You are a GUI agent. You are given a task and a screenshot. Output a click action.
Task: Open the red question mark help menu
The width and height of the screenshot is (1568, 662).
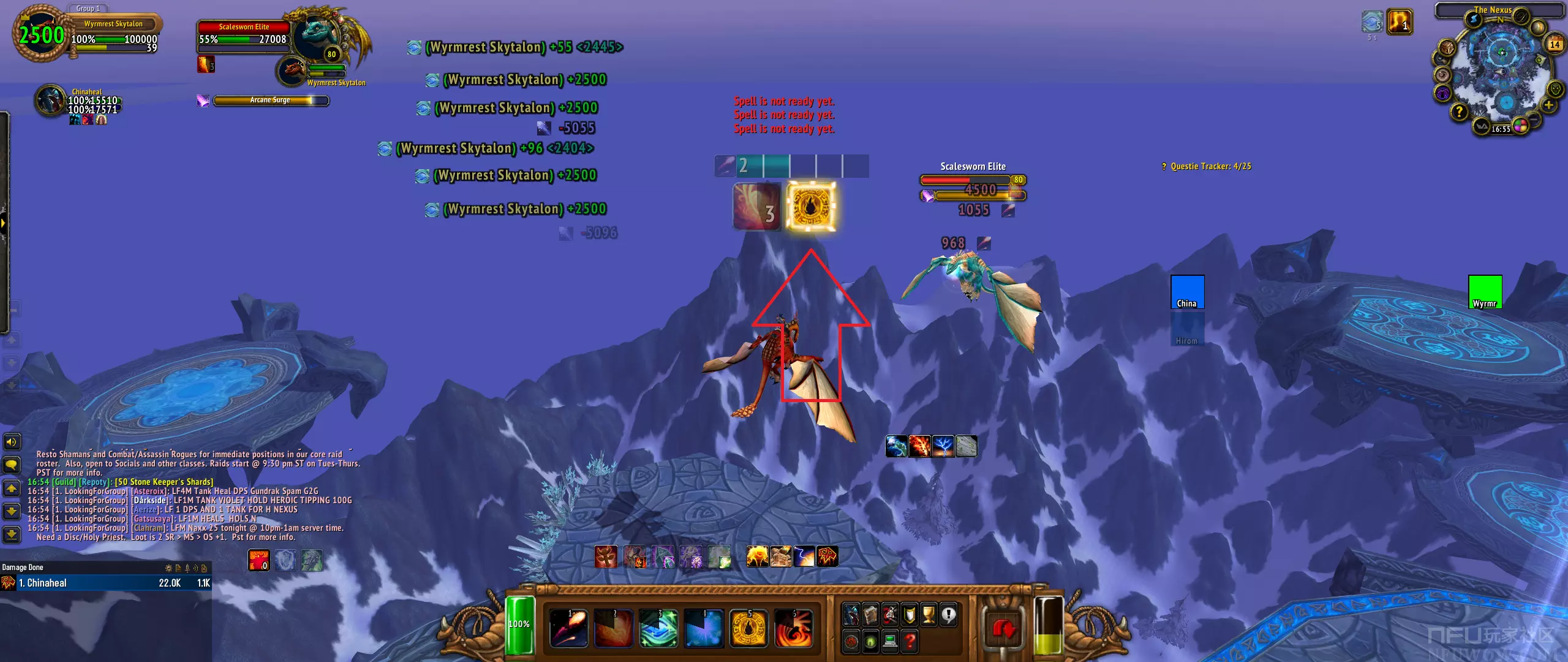click(x=910, y=641)
